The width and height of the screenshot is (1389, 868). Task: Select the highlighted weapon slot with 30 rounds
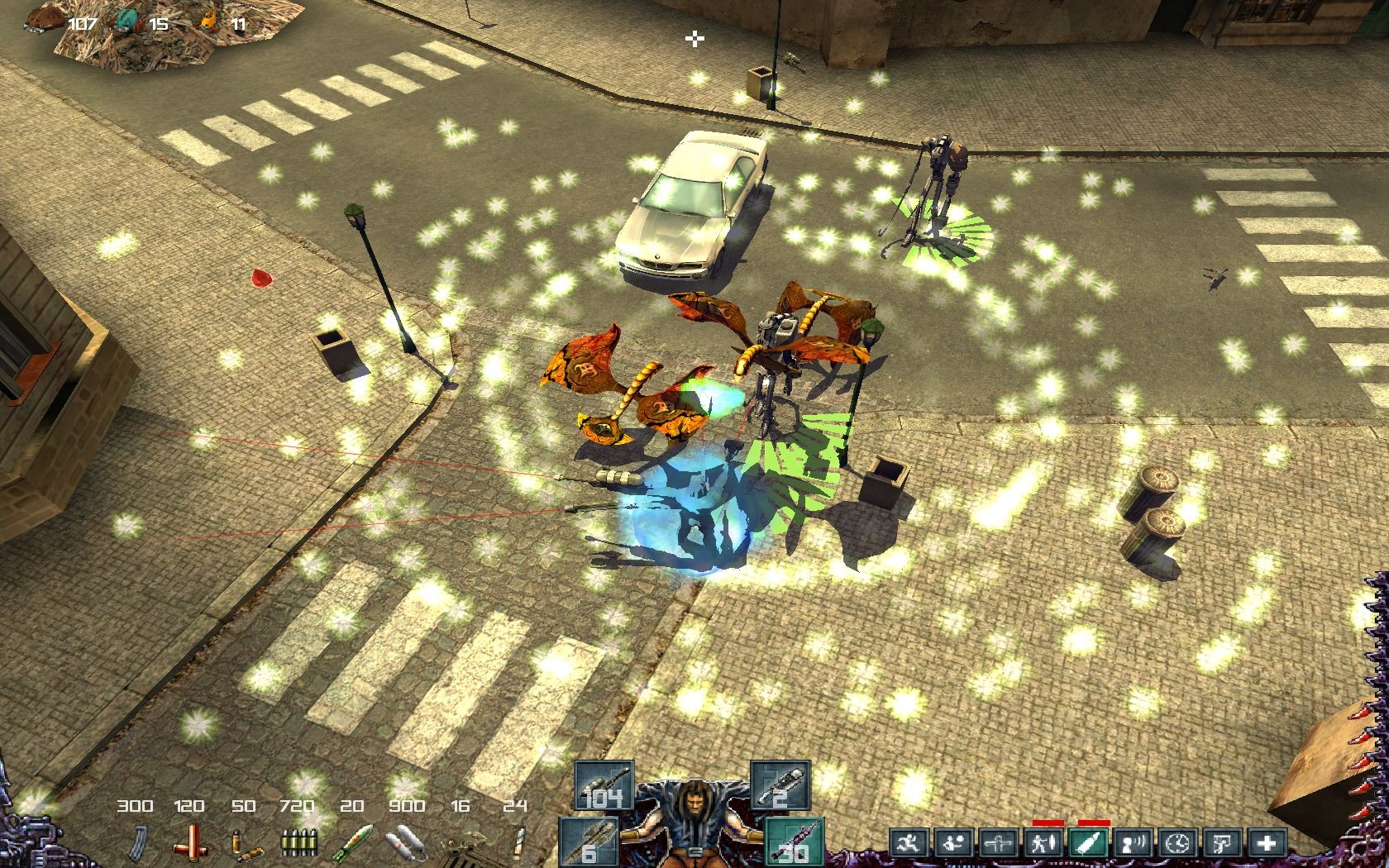[794, 842]
